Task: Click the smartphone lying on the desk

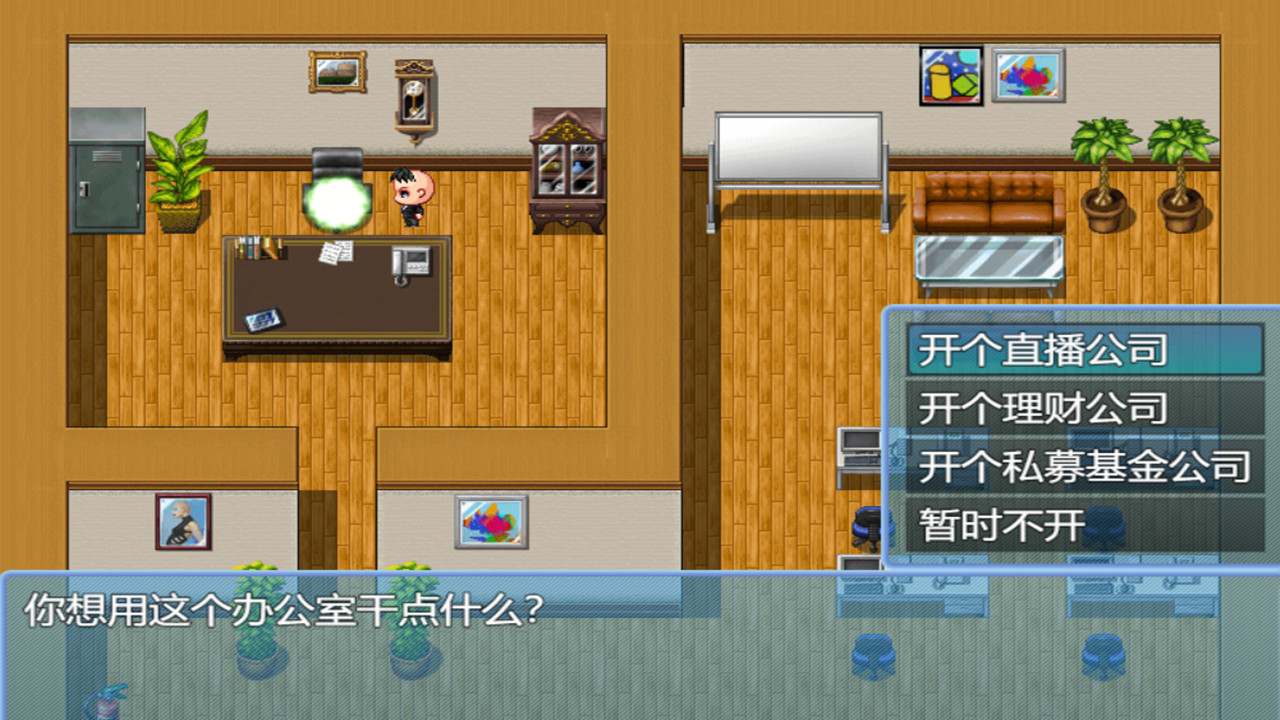Action: click(x=263, y=321)
